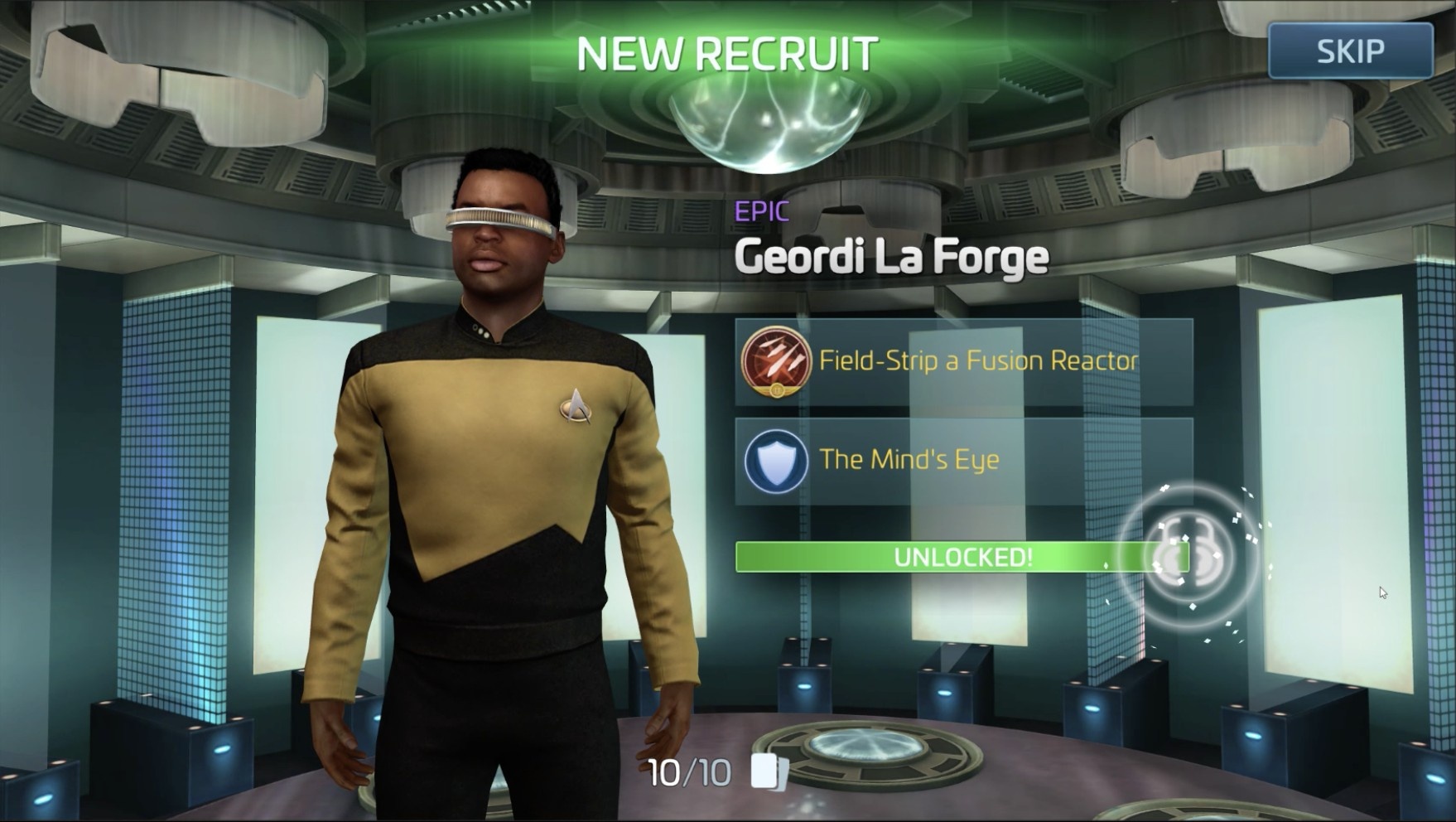Image resolution: width=1456 pixels, height=822 pixels.
Task: Click the blue shield icon for The Mind's Eye
Action: click(775, 458)
